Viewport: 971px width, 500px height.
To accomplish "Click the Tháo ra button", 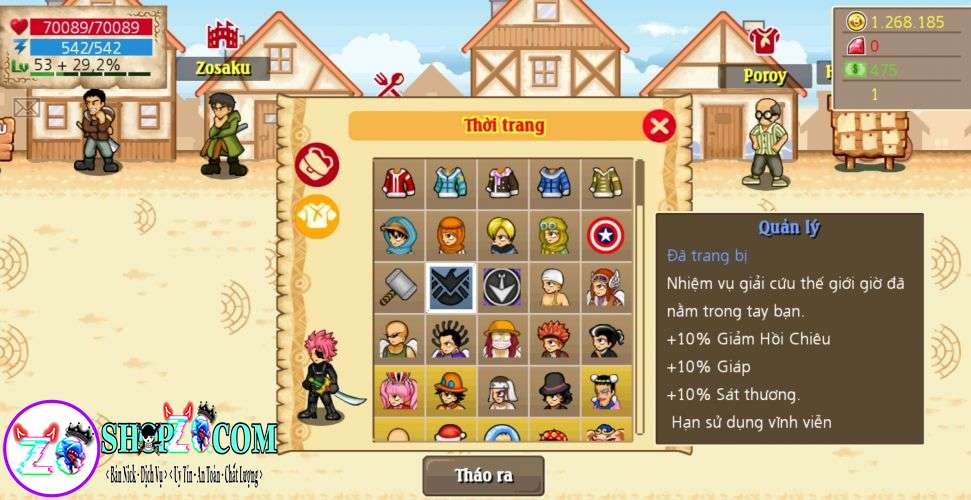I will [x=483, y=476].
